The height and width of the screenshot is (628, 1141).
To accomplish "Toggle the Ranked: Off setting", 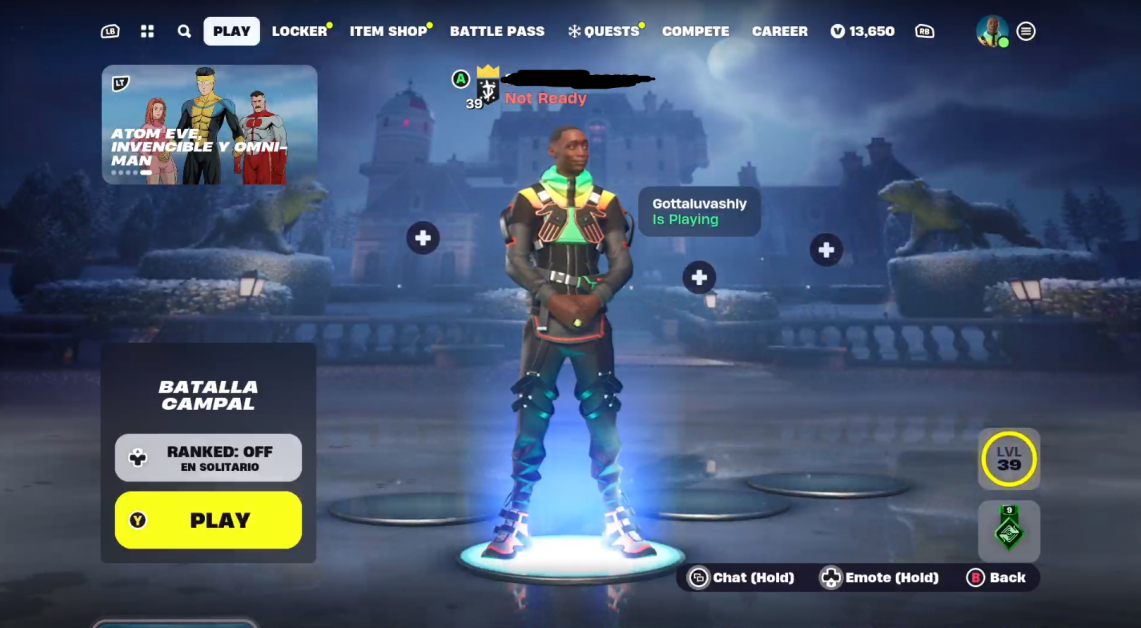I will tap(208, 458).
